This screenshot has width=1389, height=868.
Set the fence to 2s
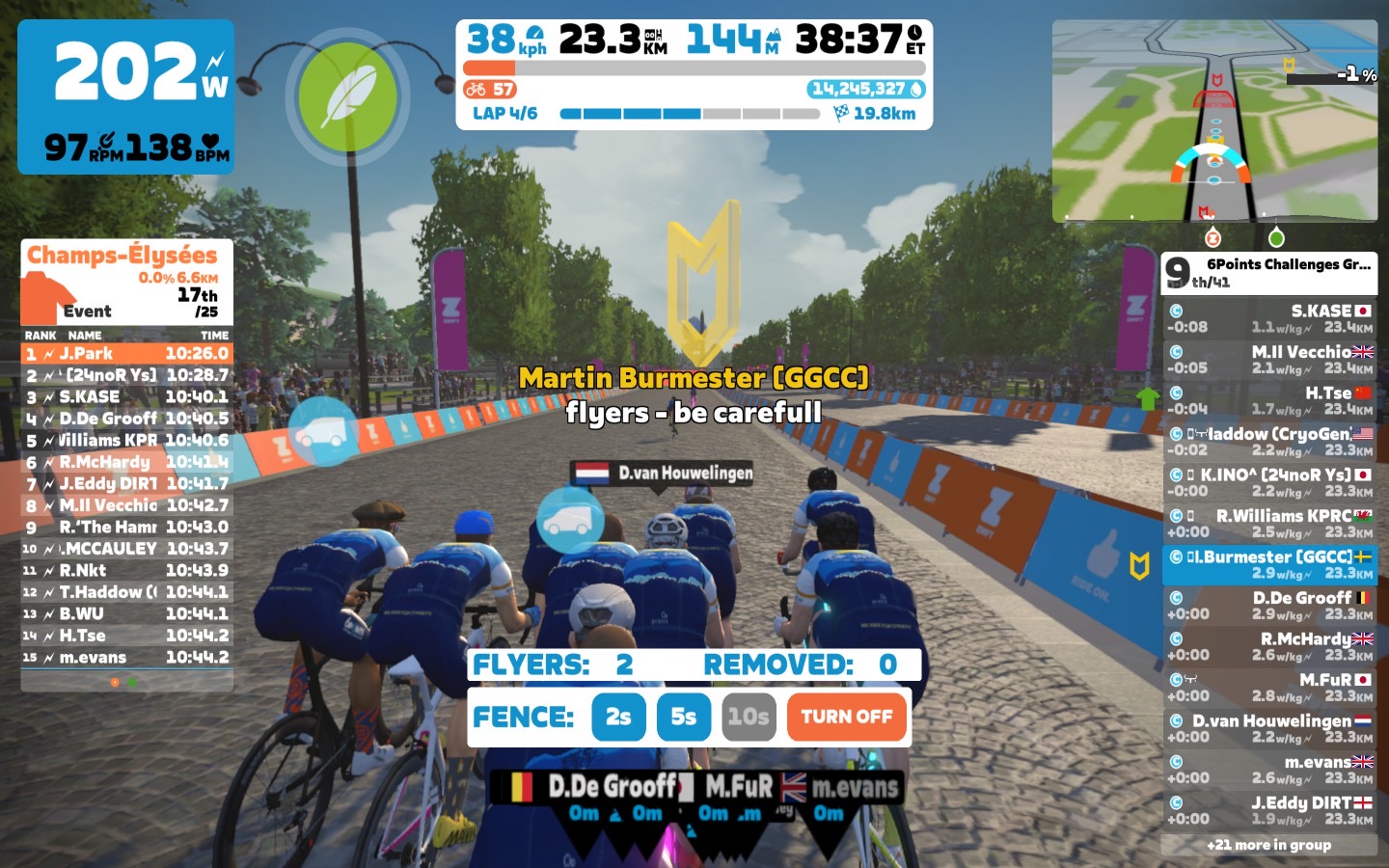click(x=618, y=717)
